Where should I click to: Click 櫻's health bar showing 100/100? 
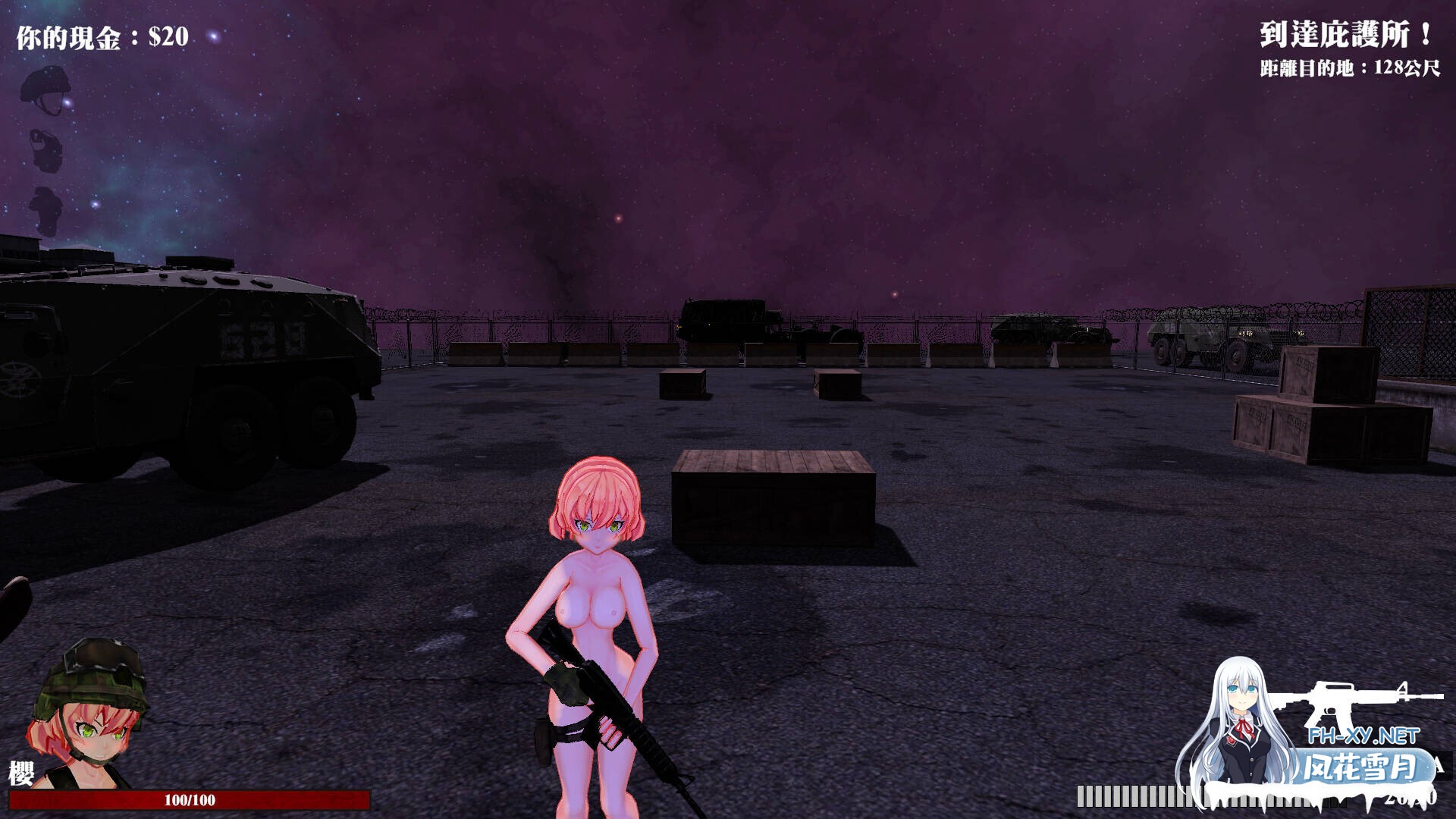coord(190,797)
